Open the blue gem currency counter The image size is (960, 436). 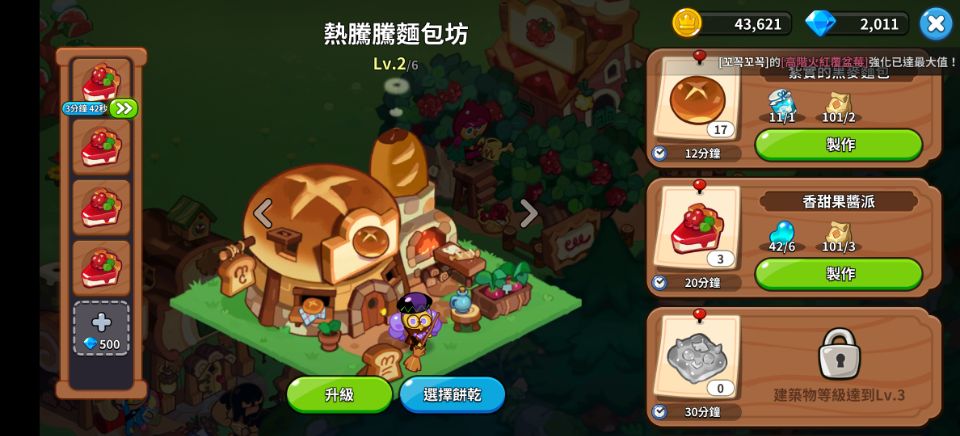click(x=856, y=23)
